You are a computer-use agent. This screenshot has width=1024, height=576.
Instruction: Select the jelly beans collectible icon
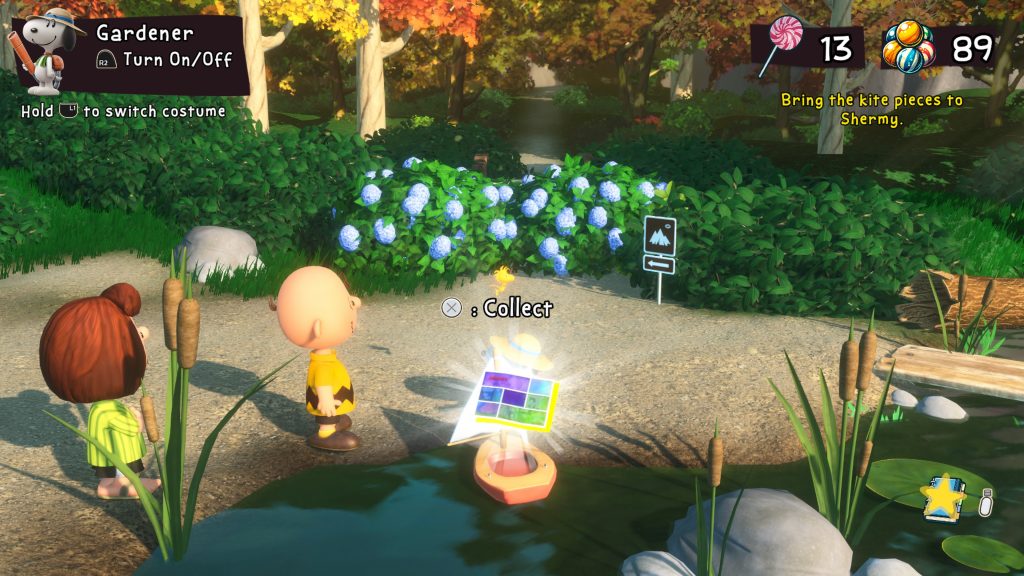(x=907, y=47)
